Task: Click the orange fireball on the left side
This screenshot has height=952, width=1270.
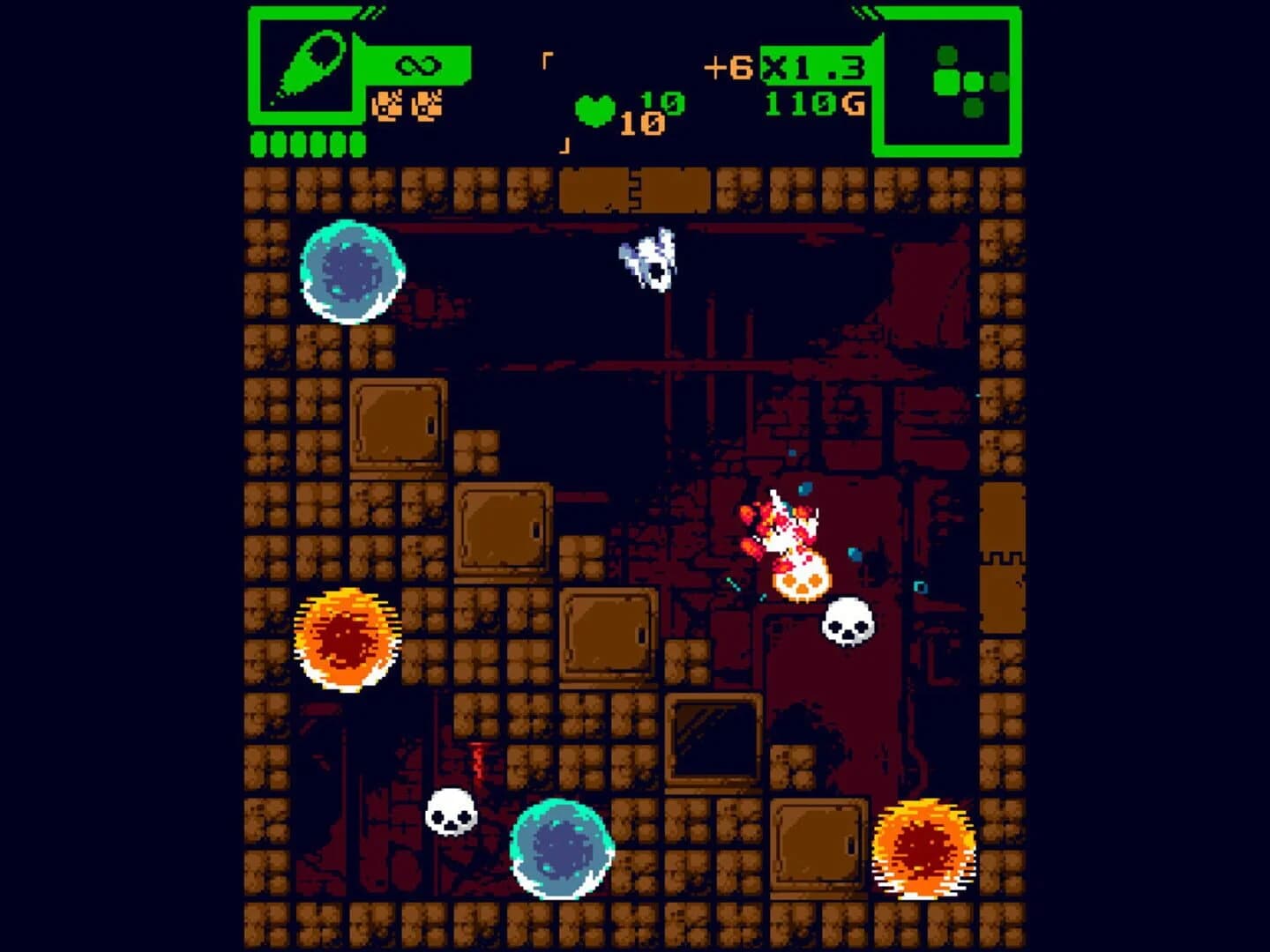Action: [344, 640]
